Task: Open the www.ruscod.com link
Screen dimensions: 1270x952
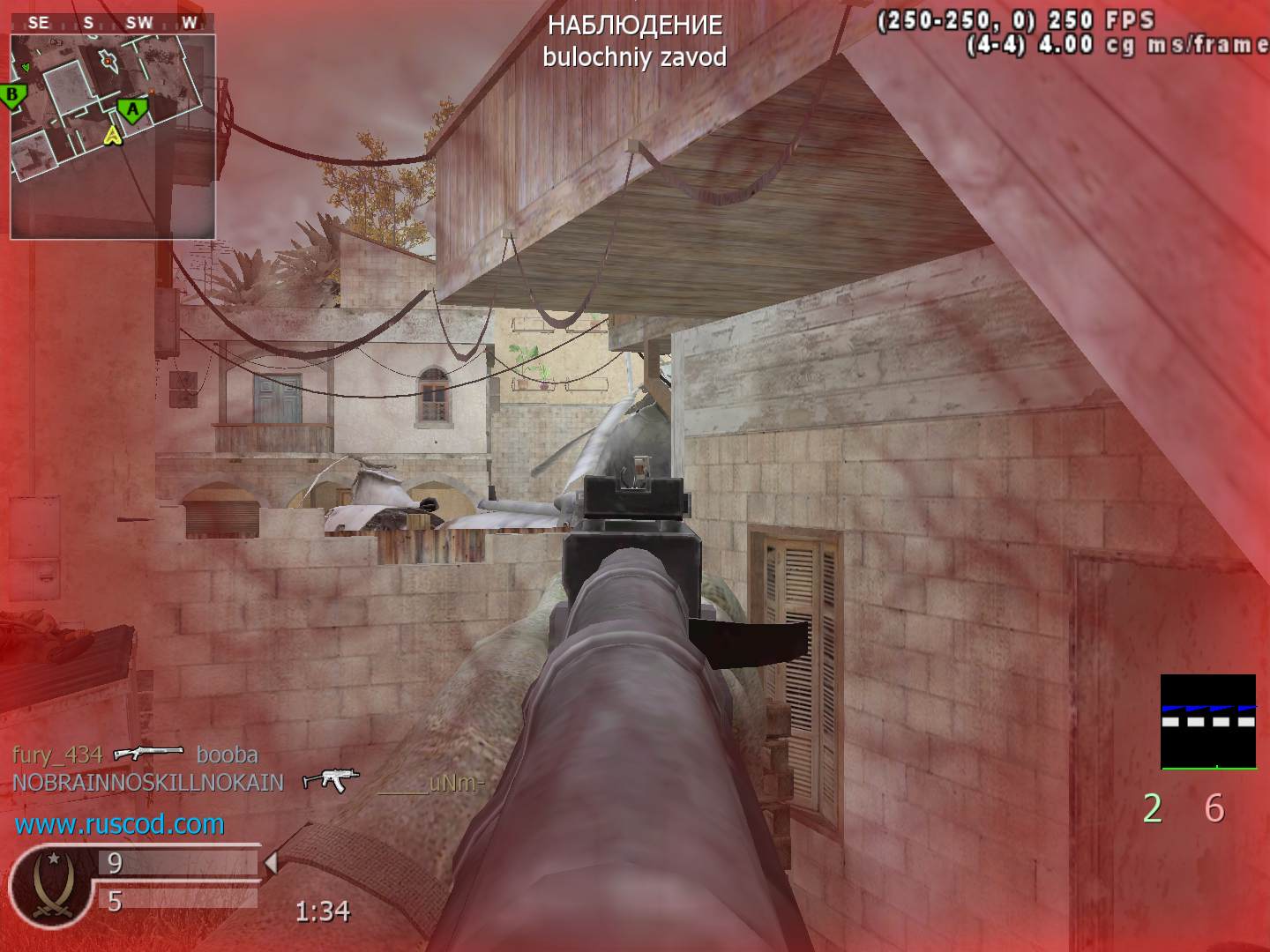Action: 119,824
